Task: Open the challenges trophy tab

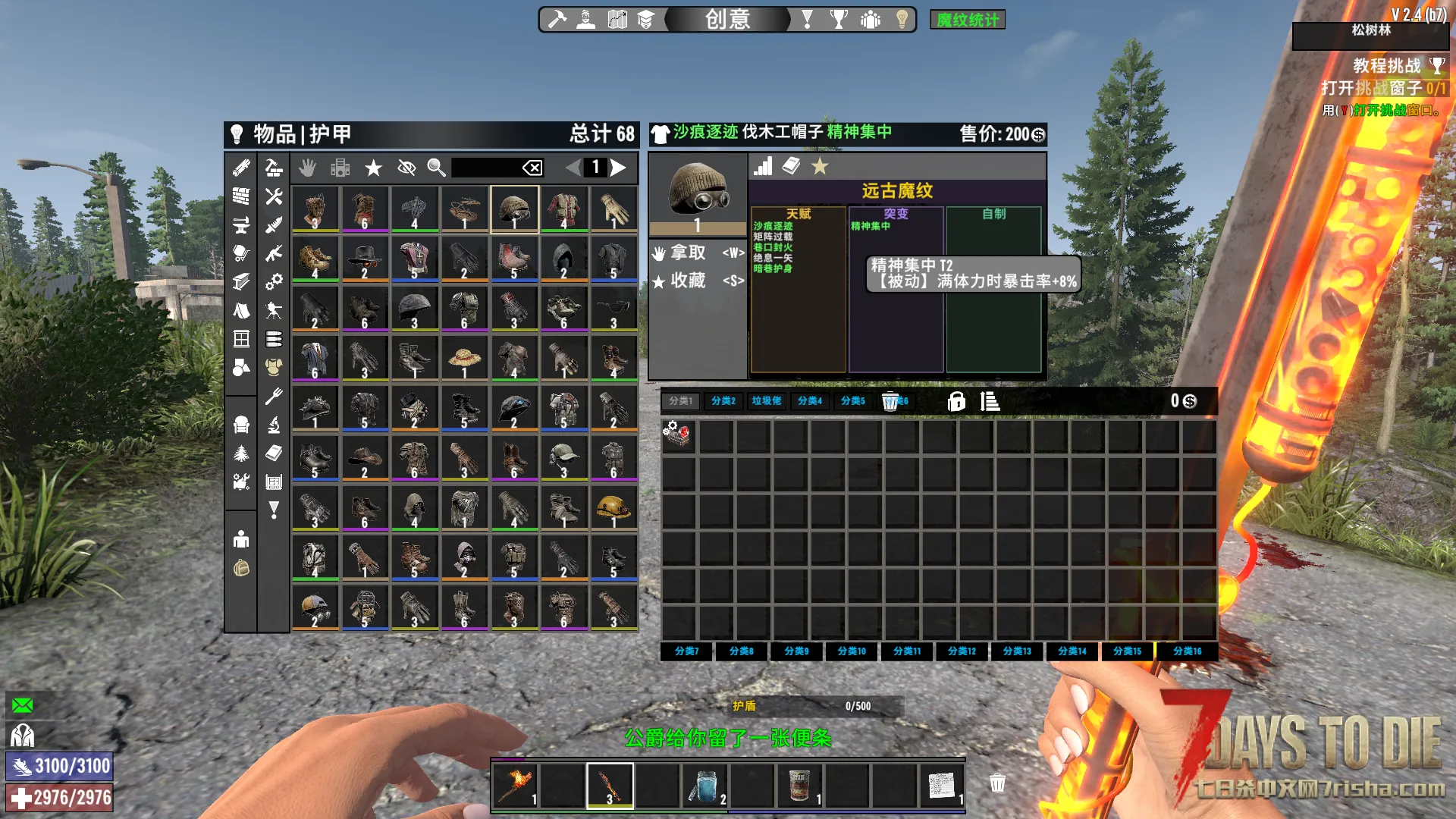Action: (x=839, y=19)
